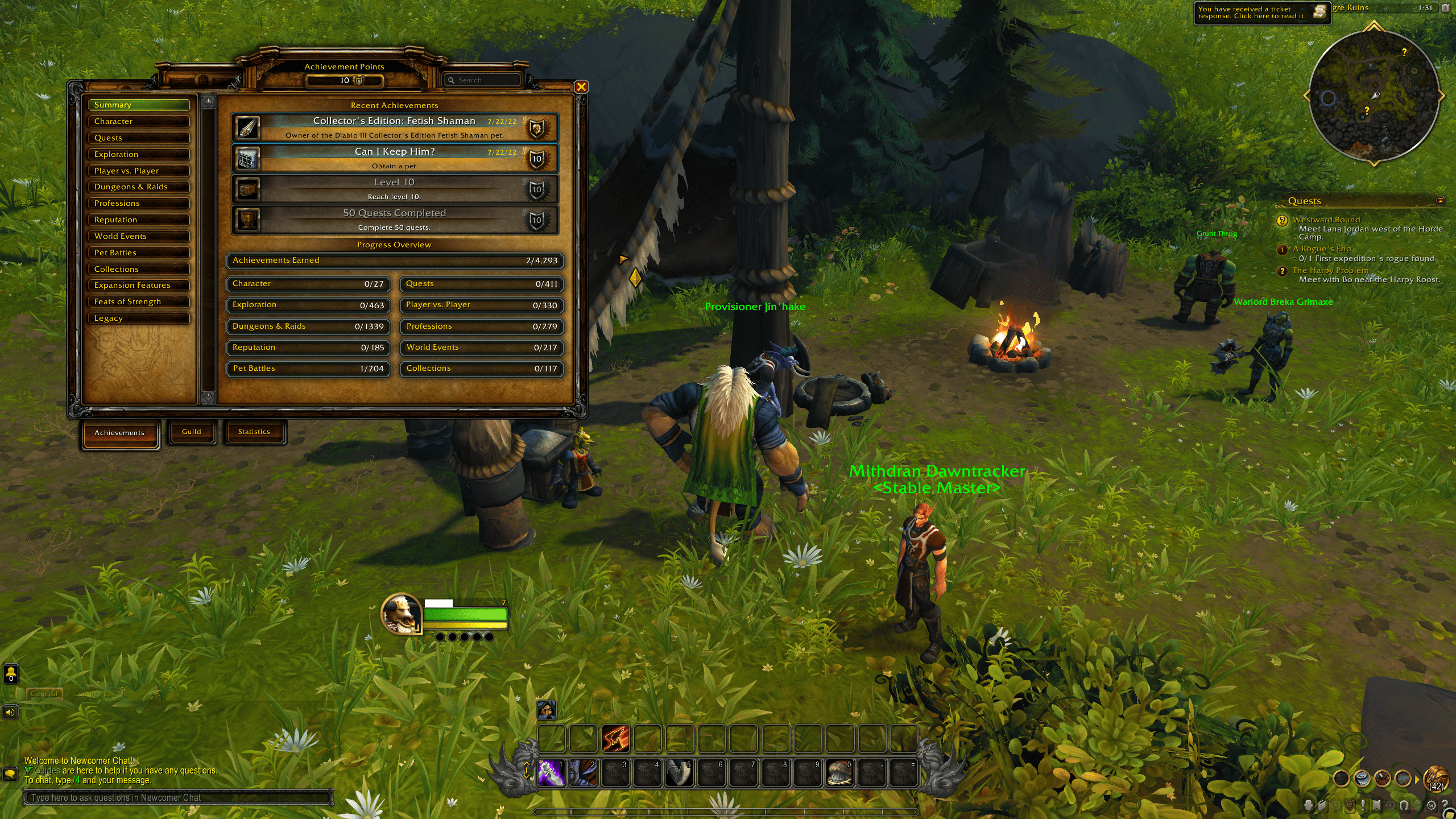
Task: Collapse the Quests tracker header
Action: [x=1440, y=201]
